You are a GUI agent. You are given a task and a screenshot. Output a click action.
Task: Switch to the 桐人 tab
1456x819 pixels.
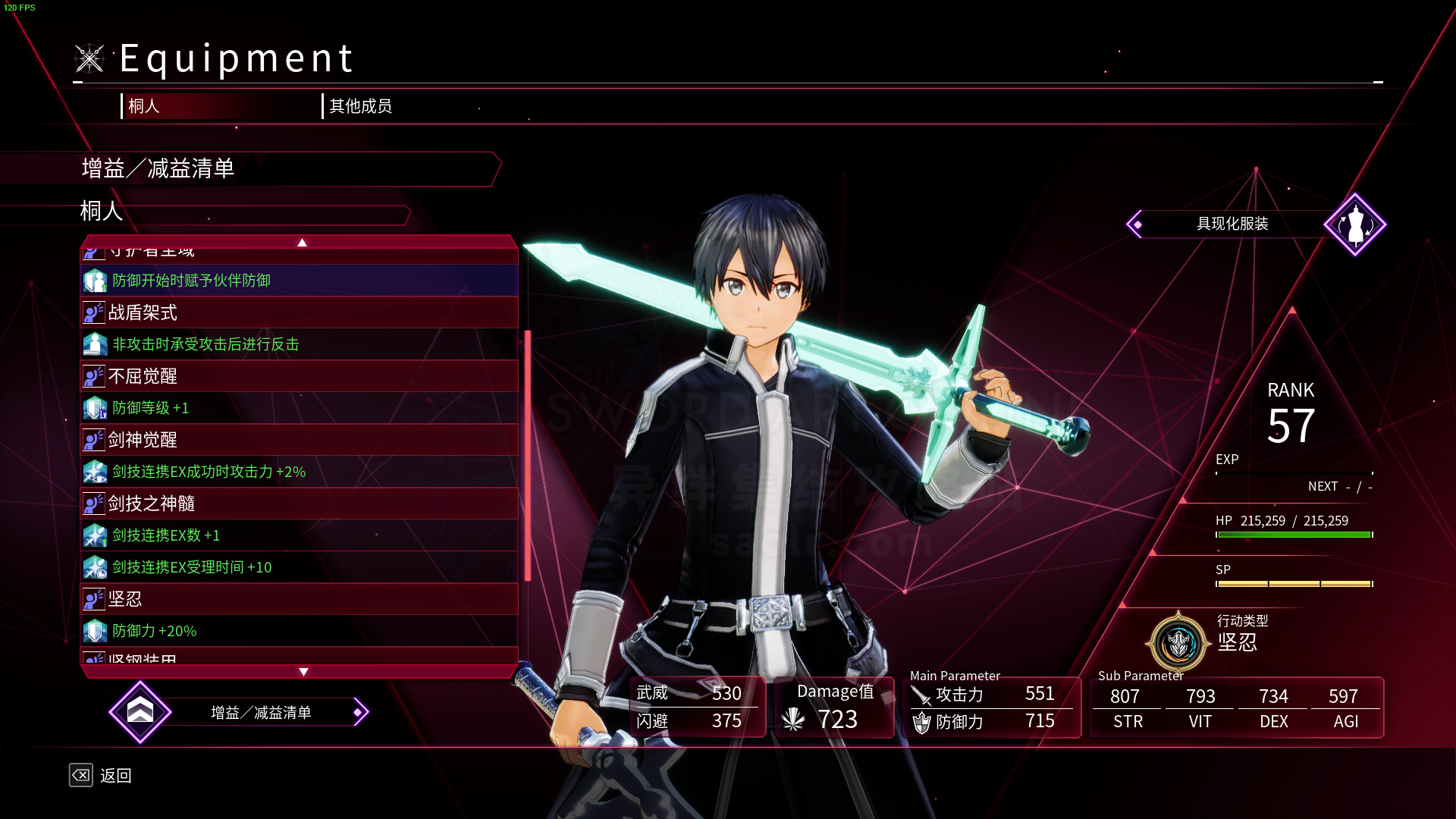tap(144, 106)
